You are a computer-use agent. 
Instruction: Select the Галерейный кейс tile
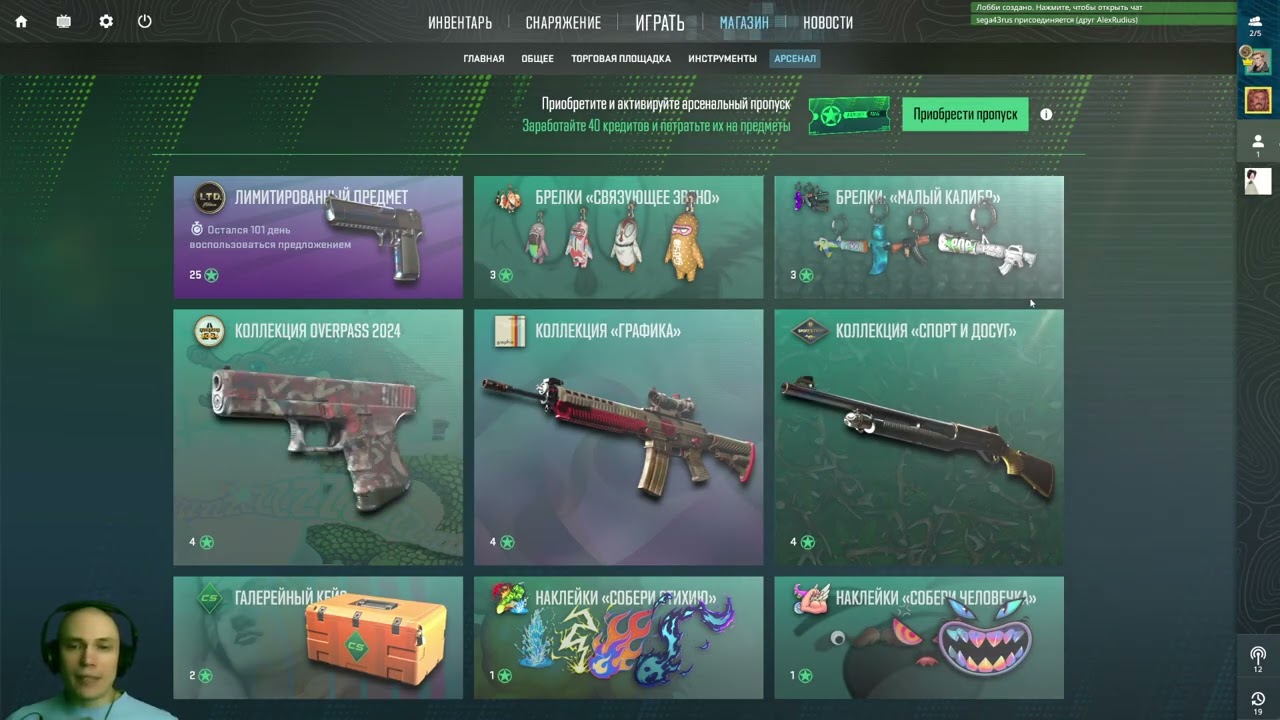point(318,637)
